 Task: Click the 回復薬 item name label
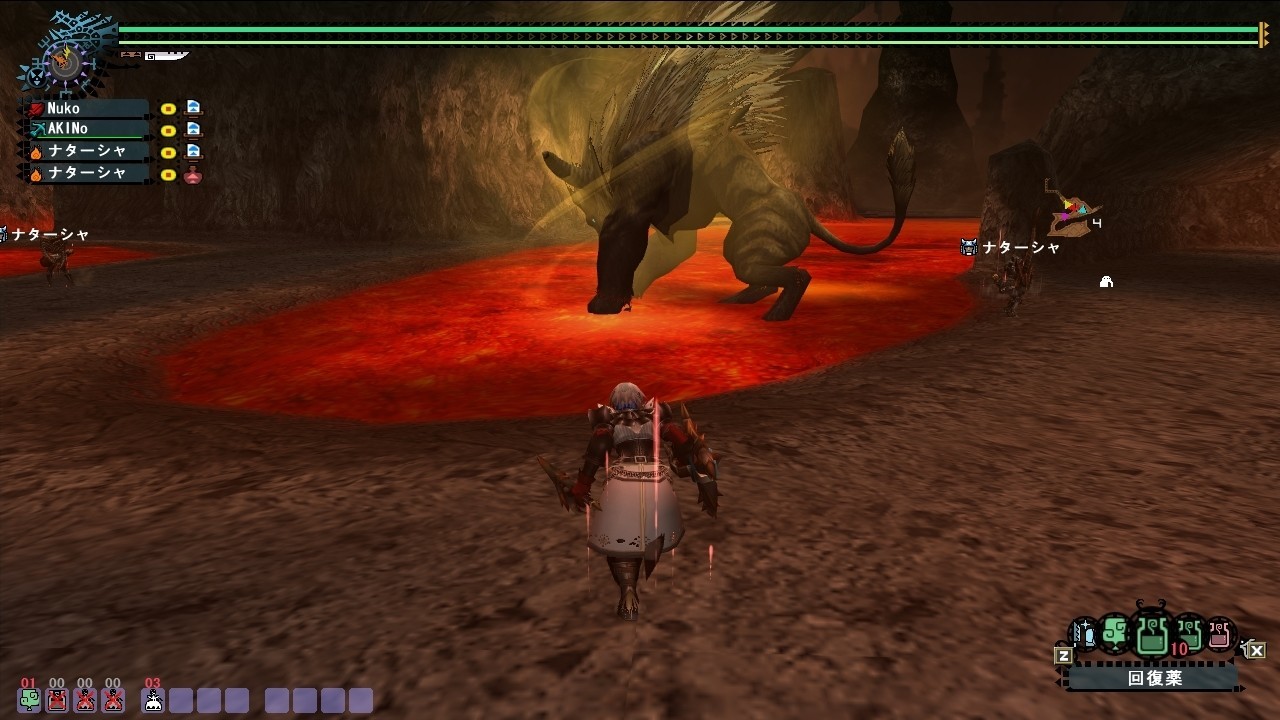point(1154,678)
